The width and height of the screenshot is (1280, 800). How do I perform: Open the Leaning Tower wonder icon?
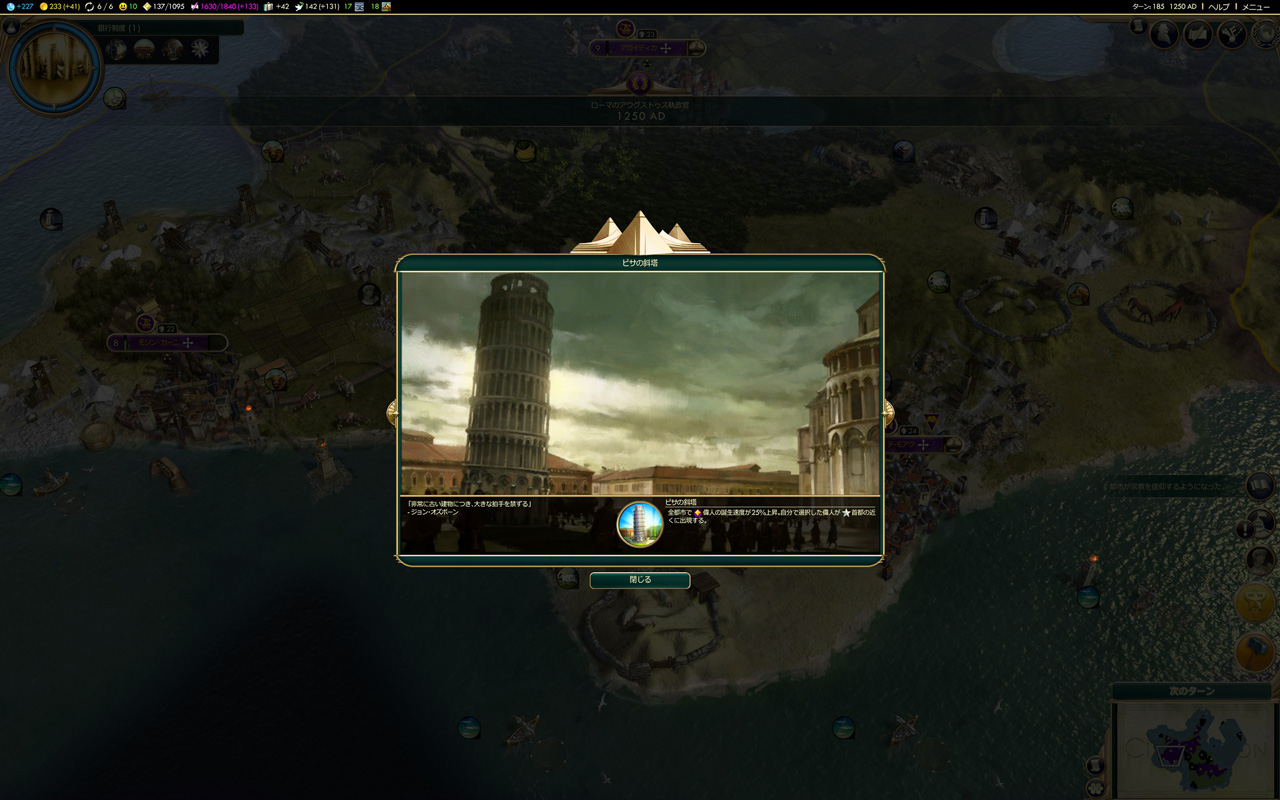click(640, 524)
